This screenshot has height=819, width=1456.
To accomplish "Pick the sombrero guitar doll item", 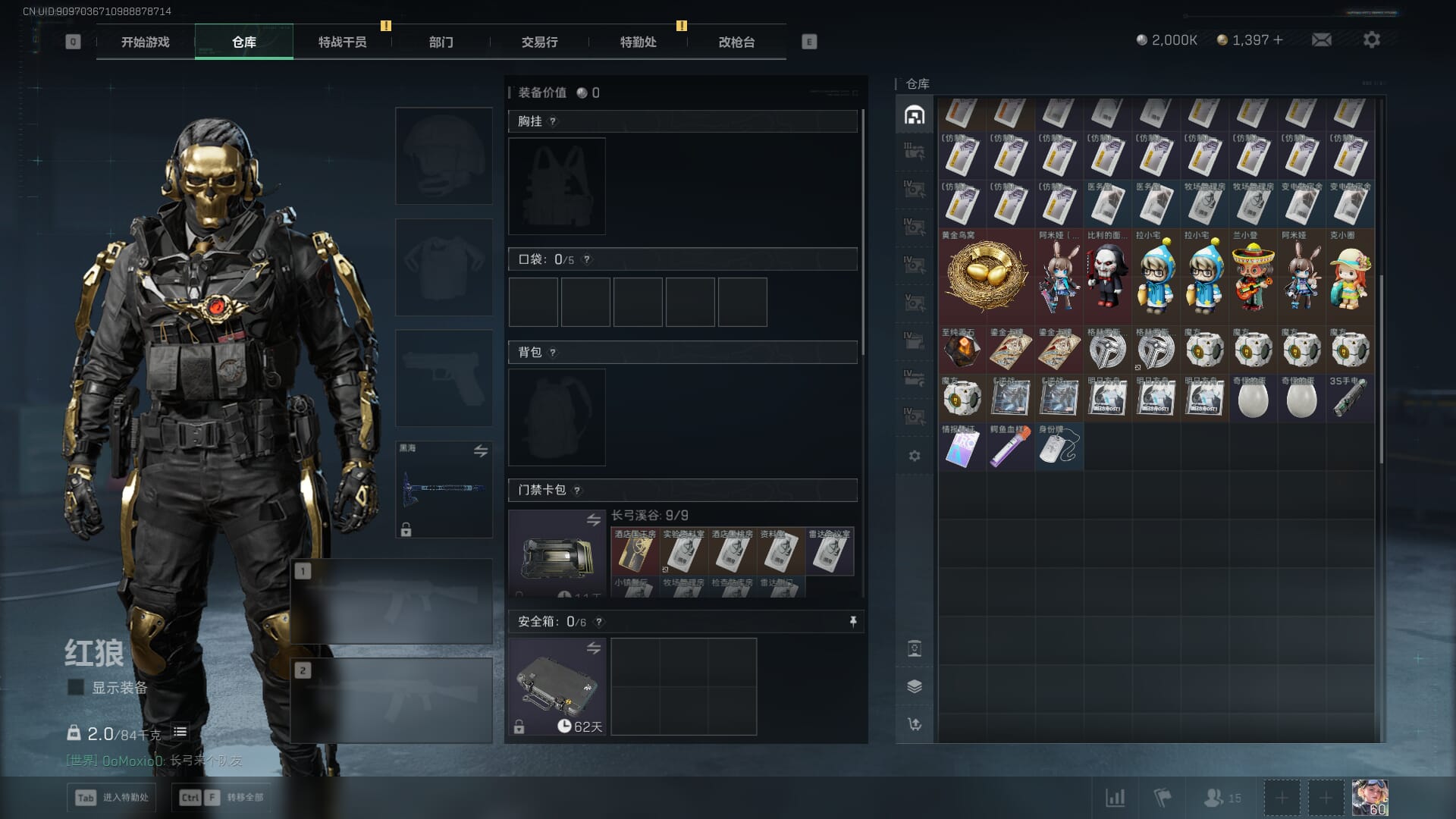I will tap(1253, 277).
